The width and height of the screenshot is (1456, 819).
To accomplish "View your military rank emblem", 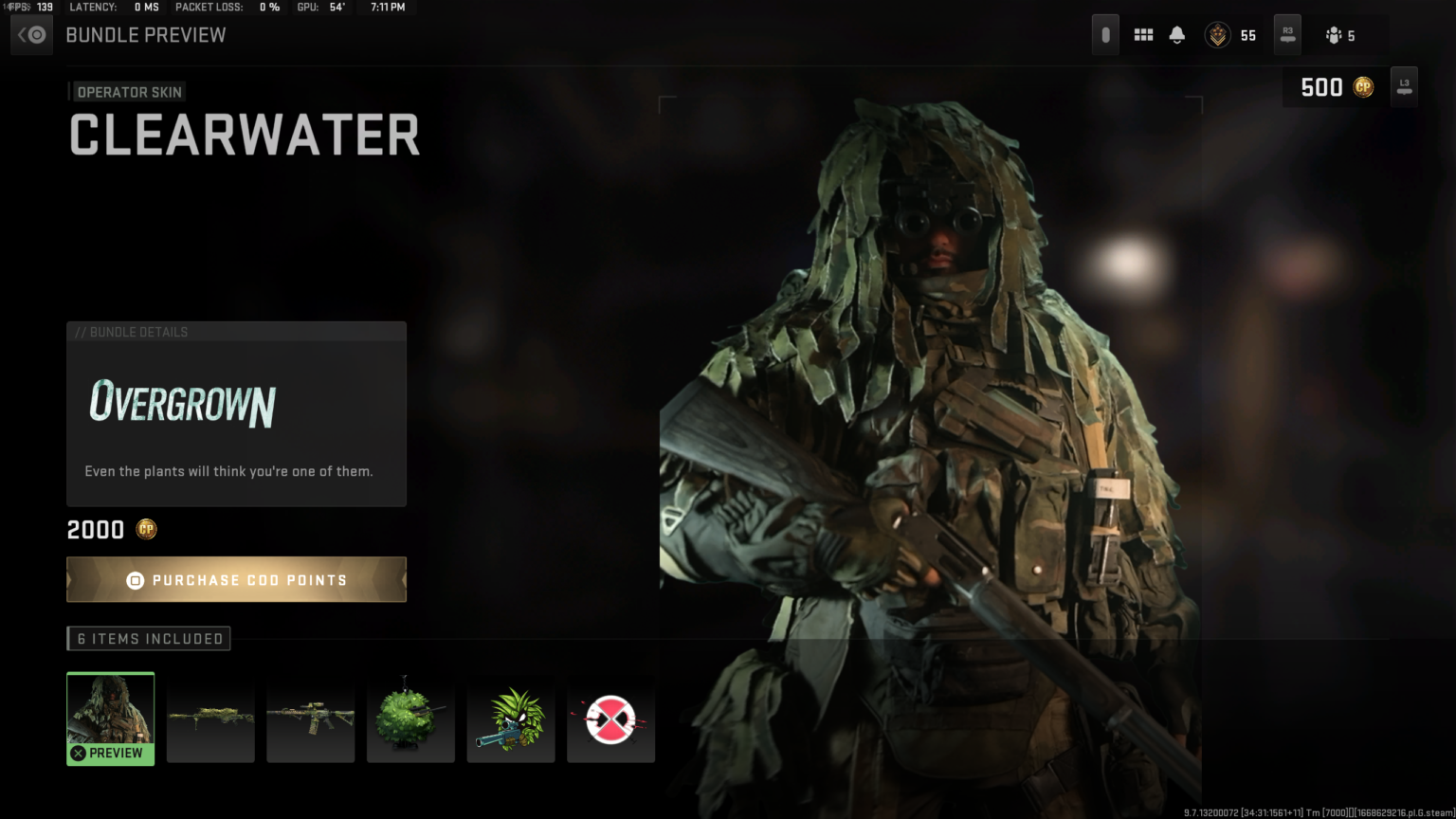I will pos(1217,34).
